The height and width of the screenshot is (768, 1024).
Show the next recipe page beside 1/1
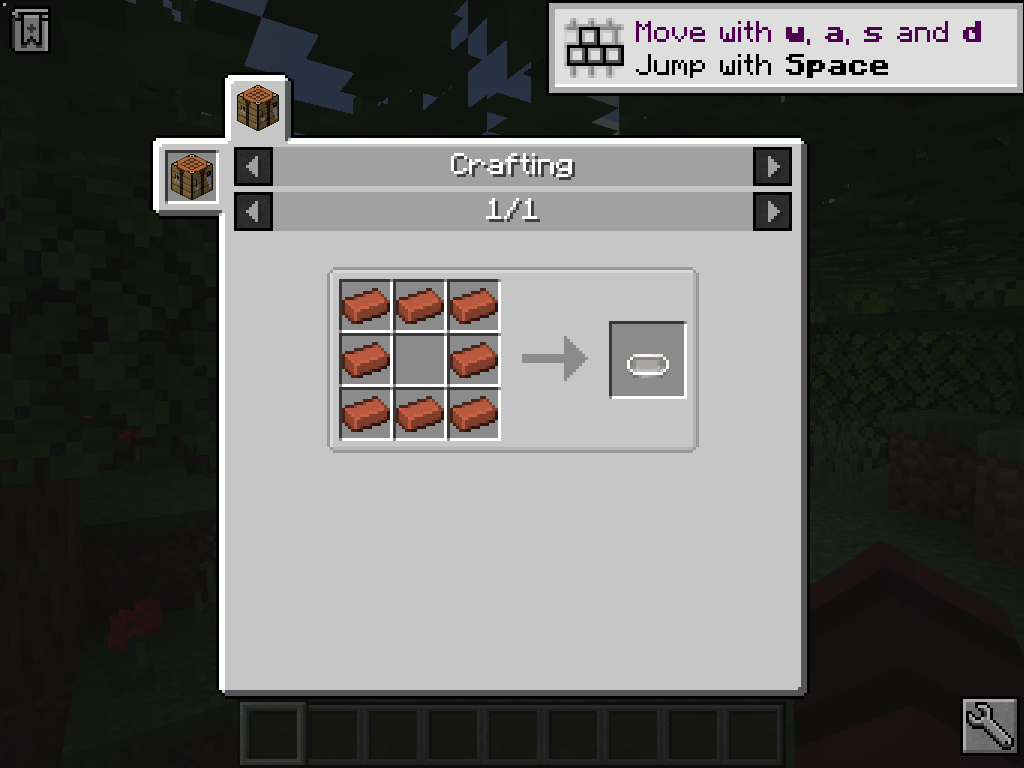point(772,211)
